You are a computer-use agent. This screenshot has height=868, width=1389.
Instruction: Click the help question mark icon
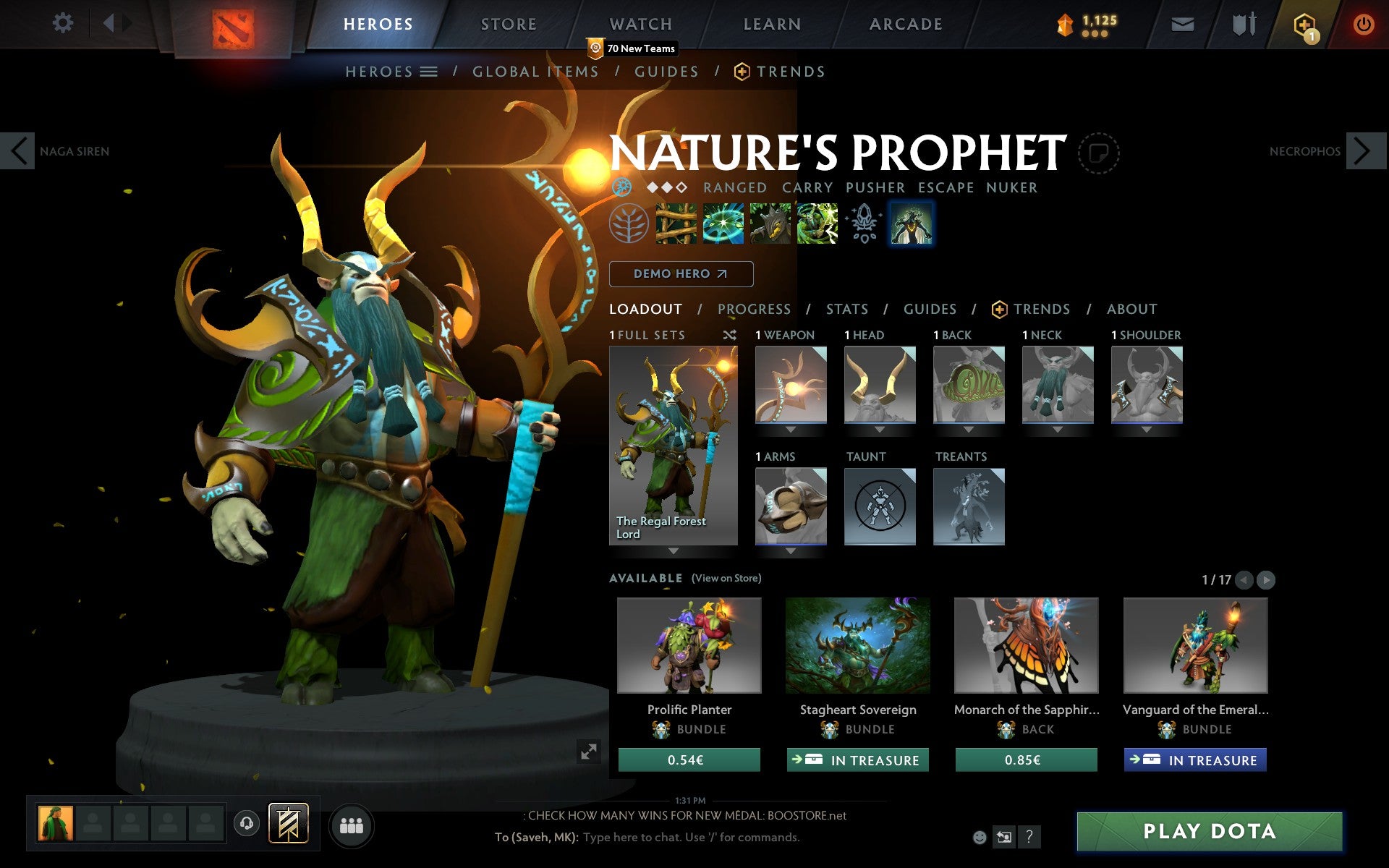tap(1029, 838)
